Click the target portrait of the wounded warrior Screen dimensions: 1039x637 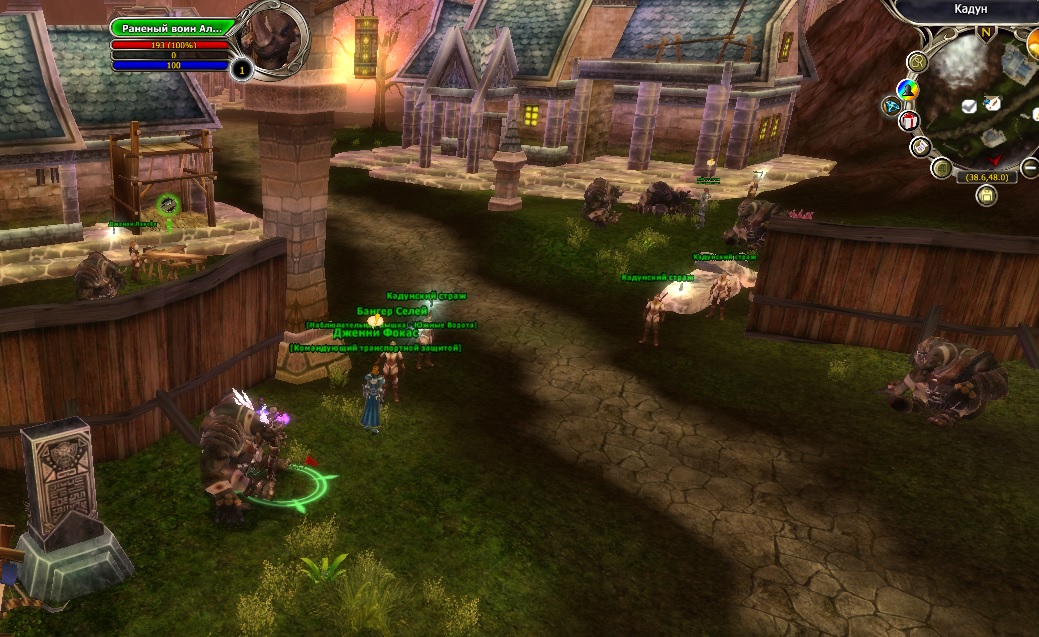tap(274, 39)
